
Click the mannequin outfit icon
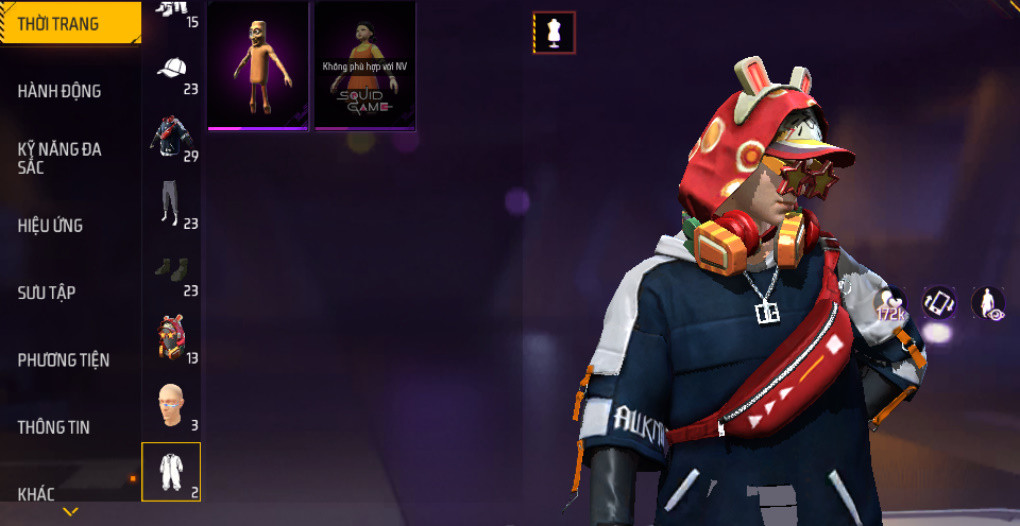click(x=554, y=32)
